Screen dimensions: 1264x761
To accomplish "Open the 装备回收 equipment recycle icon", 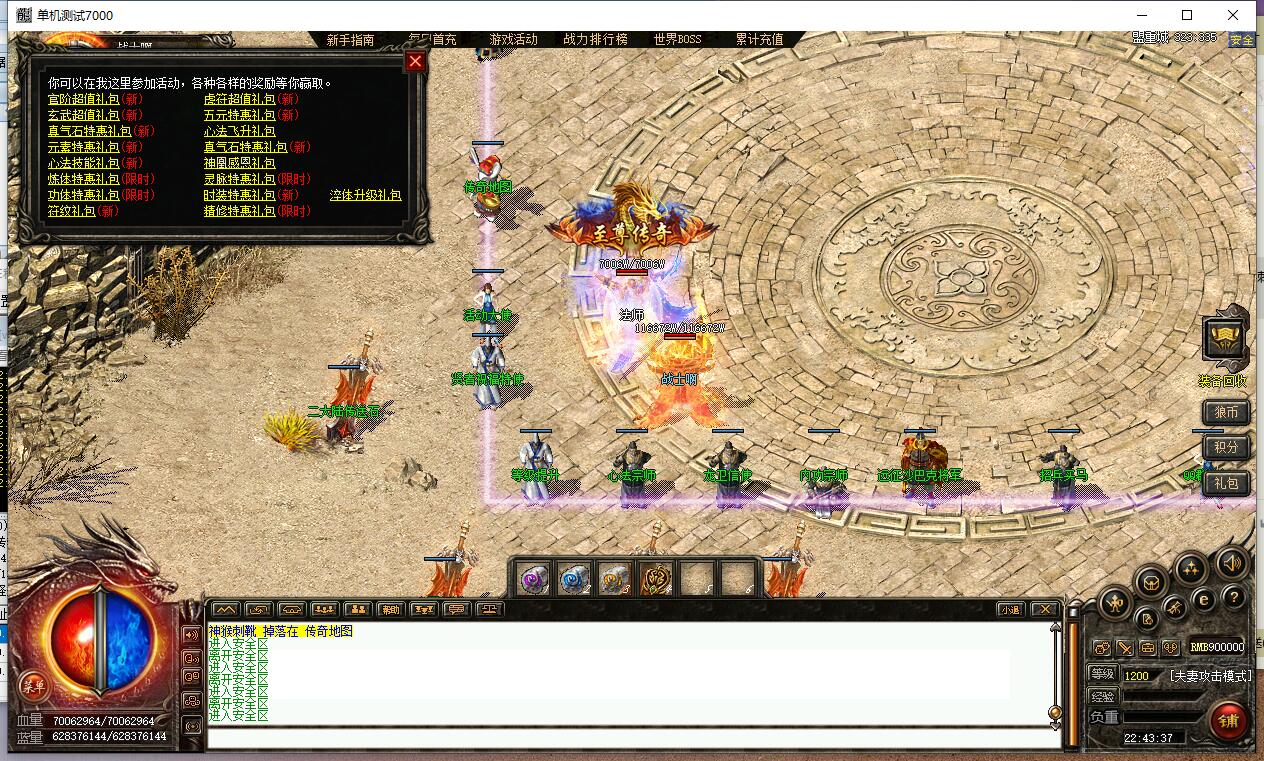I will [x=1224, y=341].
